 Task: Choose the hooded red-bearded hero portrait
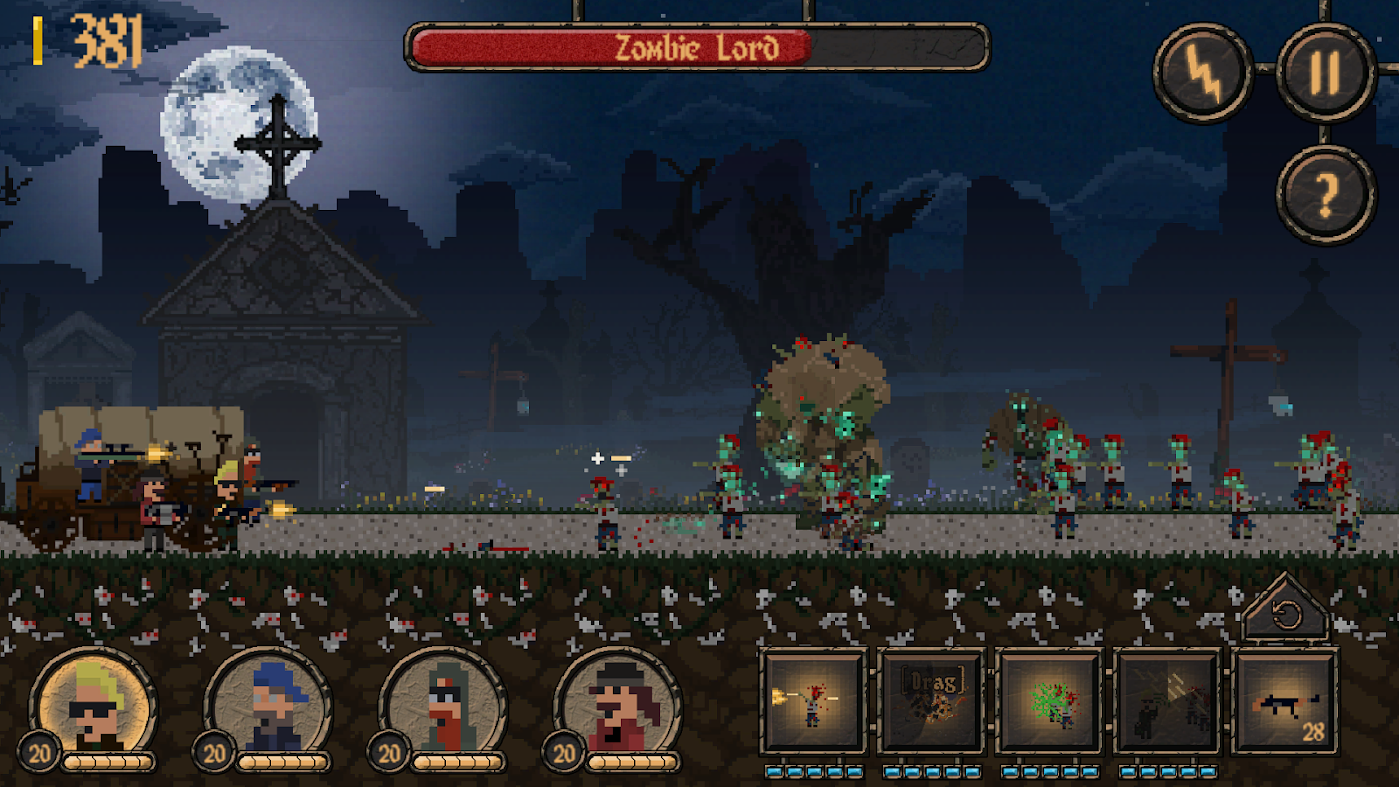point(444,704)
